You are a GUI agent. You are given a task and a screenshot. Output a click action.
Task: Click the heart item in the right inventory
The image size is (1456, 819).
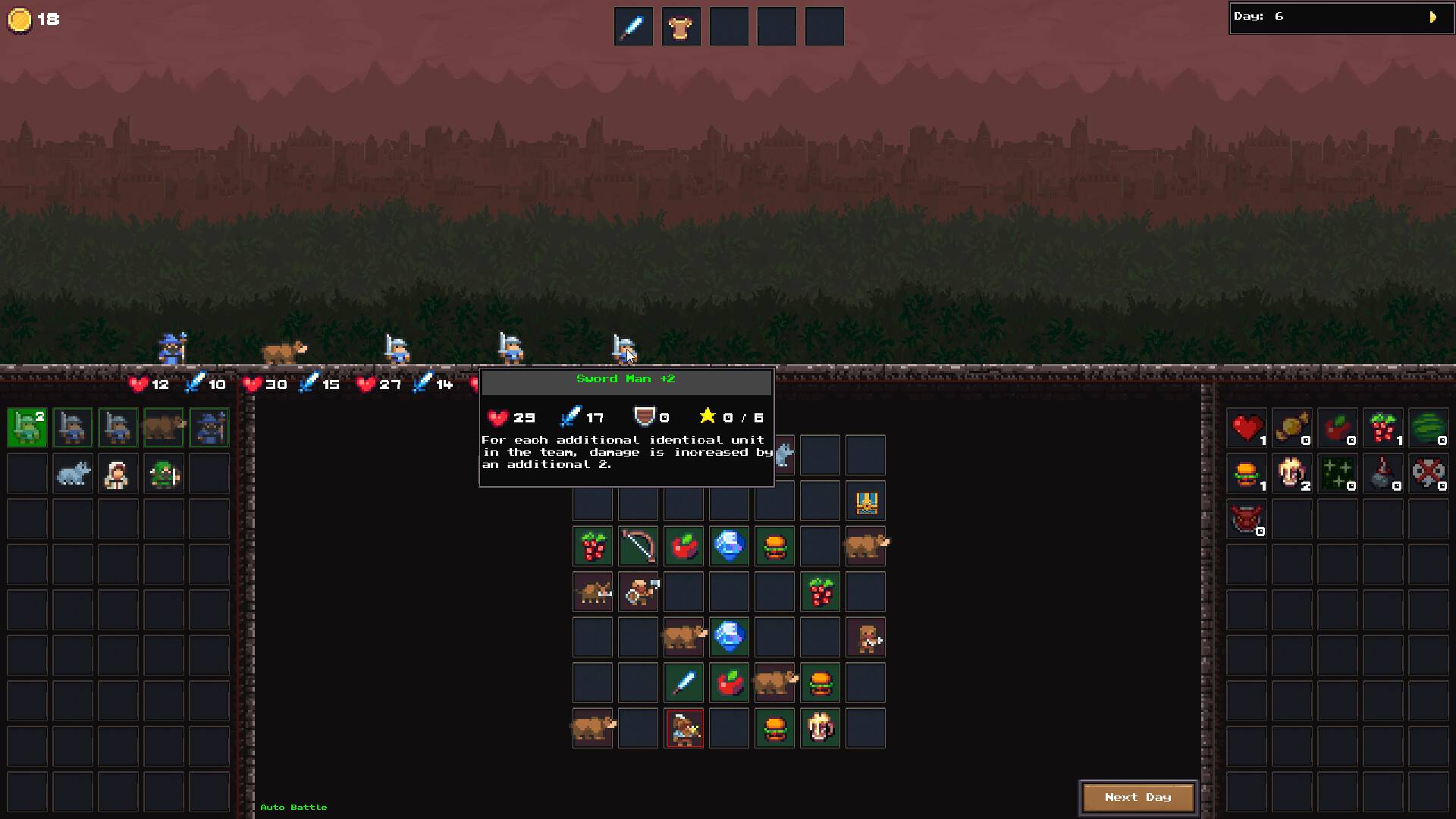[1246, 428]
